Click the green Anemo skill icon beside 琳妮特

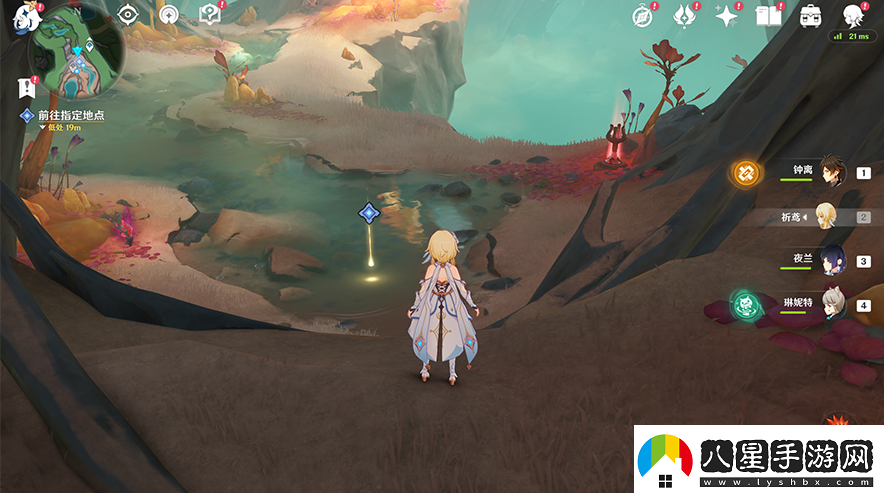pyautogui.click(x=745, y=304)
